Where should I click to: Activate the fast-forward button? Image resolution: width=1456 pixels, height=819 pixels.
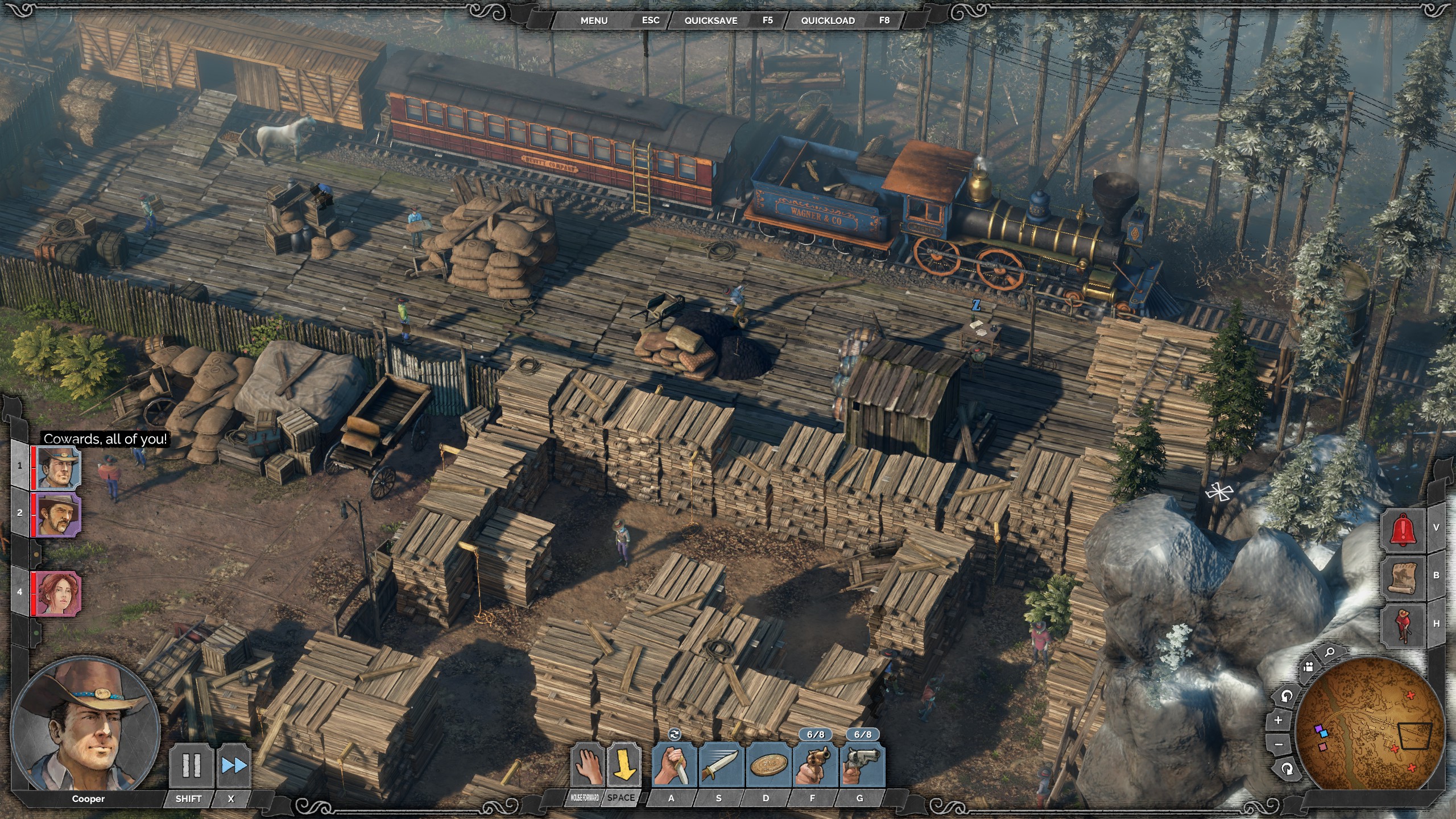point(234,766)
